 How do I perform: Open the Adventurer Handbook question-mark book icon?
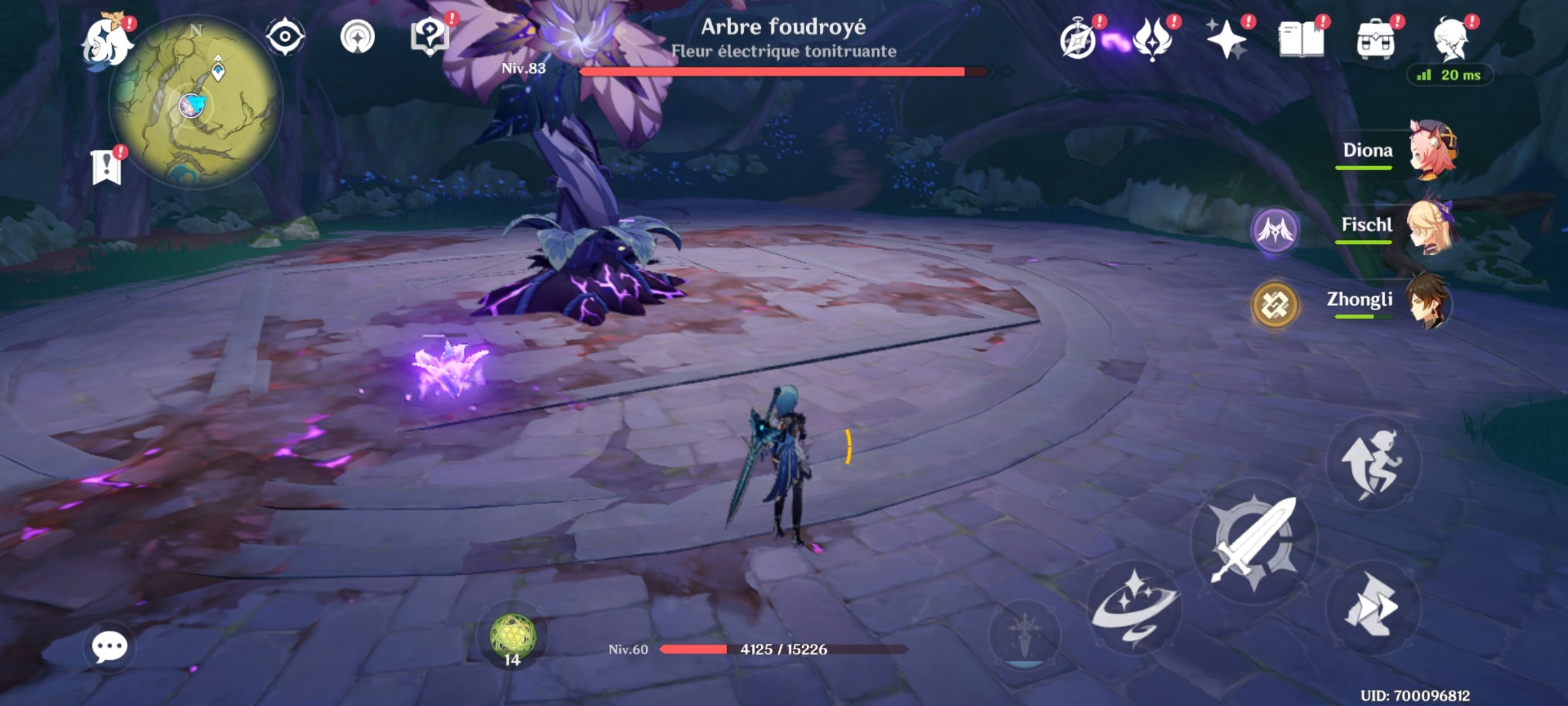point(428,36)
